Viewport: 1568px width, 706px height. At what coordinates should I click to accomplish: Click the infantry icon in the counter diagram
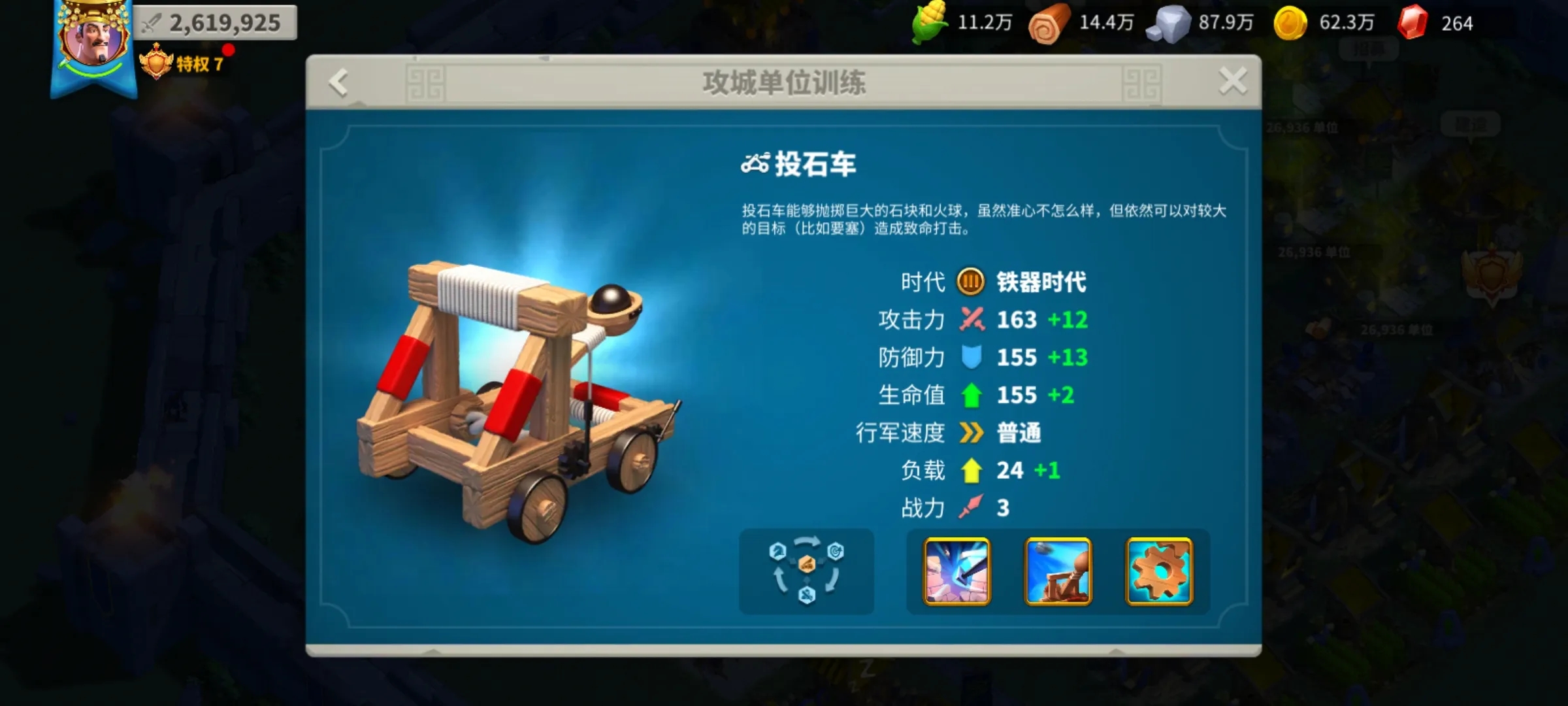[807, 596]
